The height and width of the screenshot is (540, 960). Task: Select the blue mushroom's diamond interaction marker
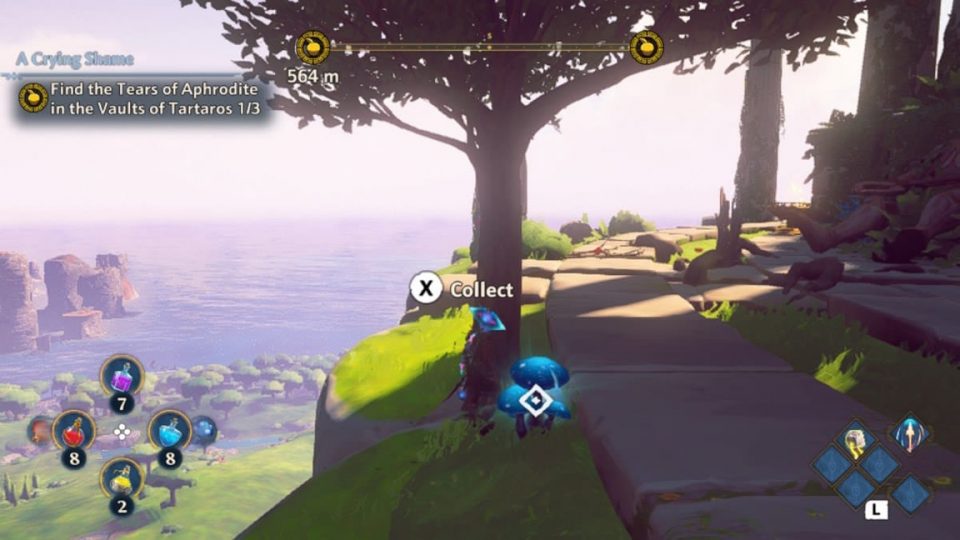point(537,400)
